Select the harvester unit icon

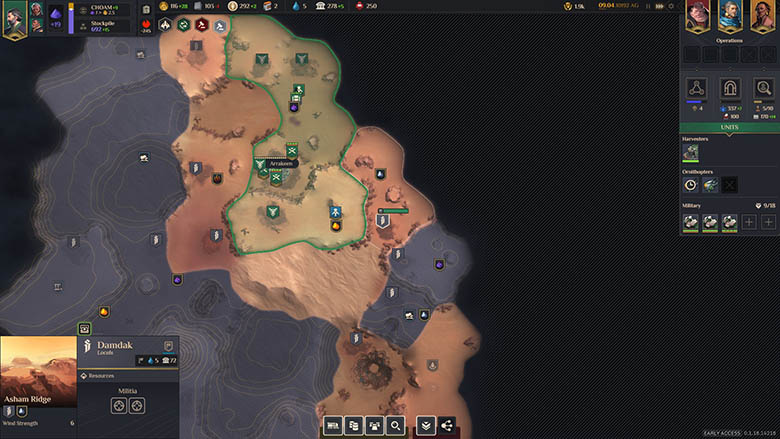(x=690, y=153)
